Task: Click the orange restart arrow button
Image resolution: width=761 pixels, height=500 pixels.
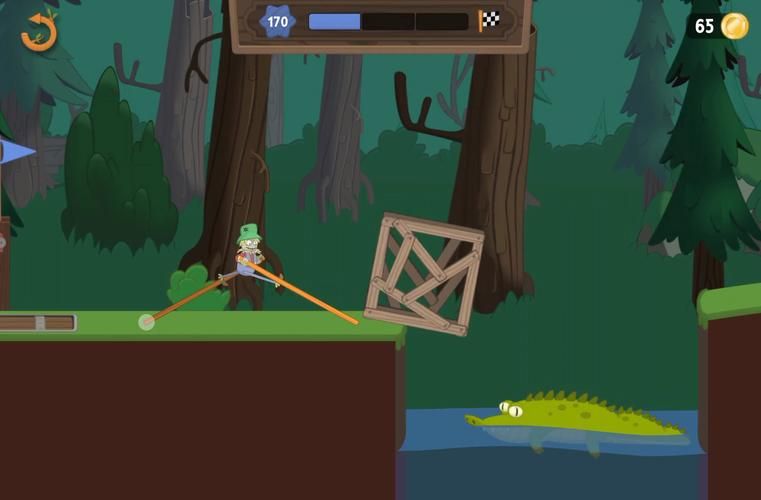Action: tap(39, 31)
